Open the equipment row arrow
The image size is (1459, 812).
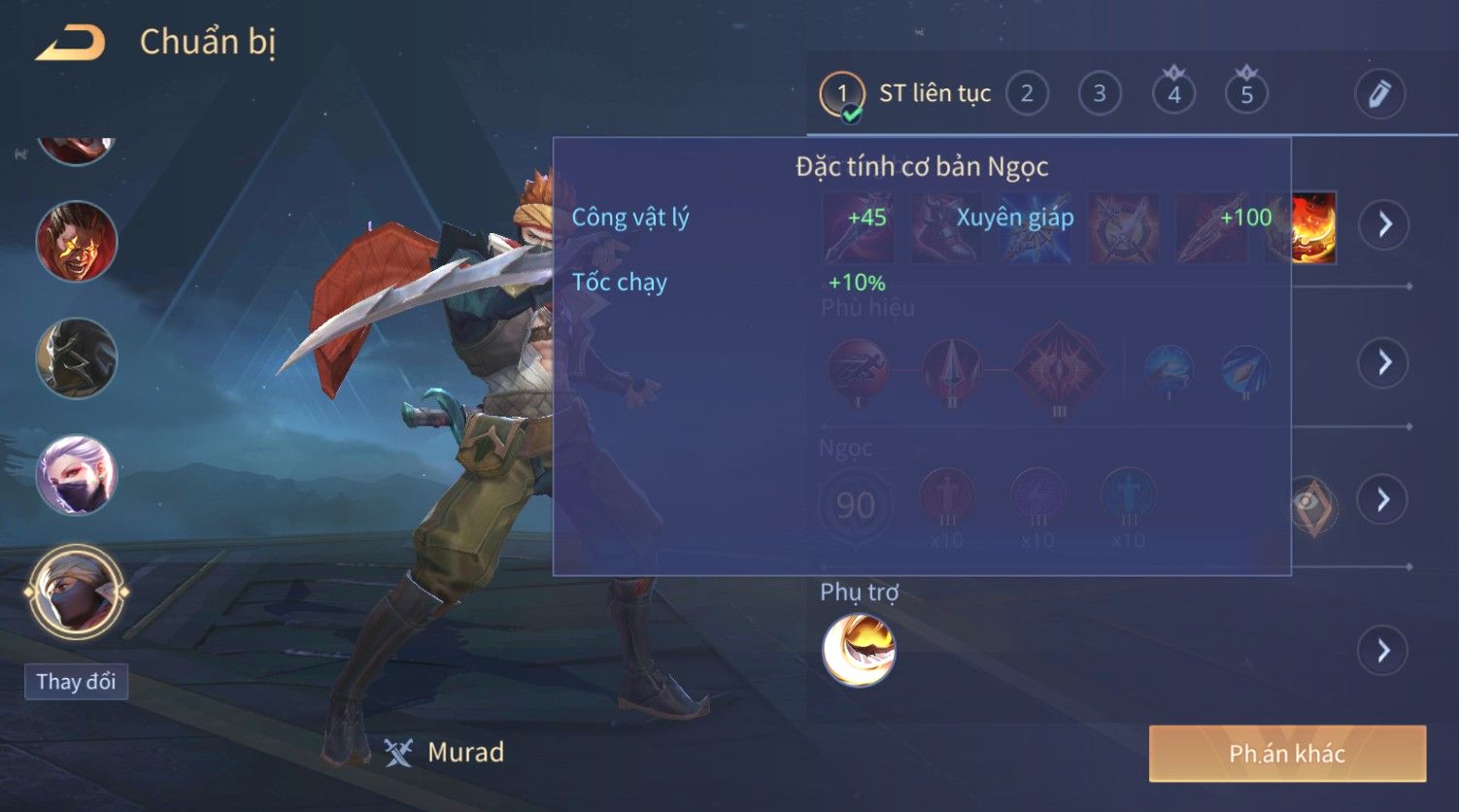tap(1384, 225)
